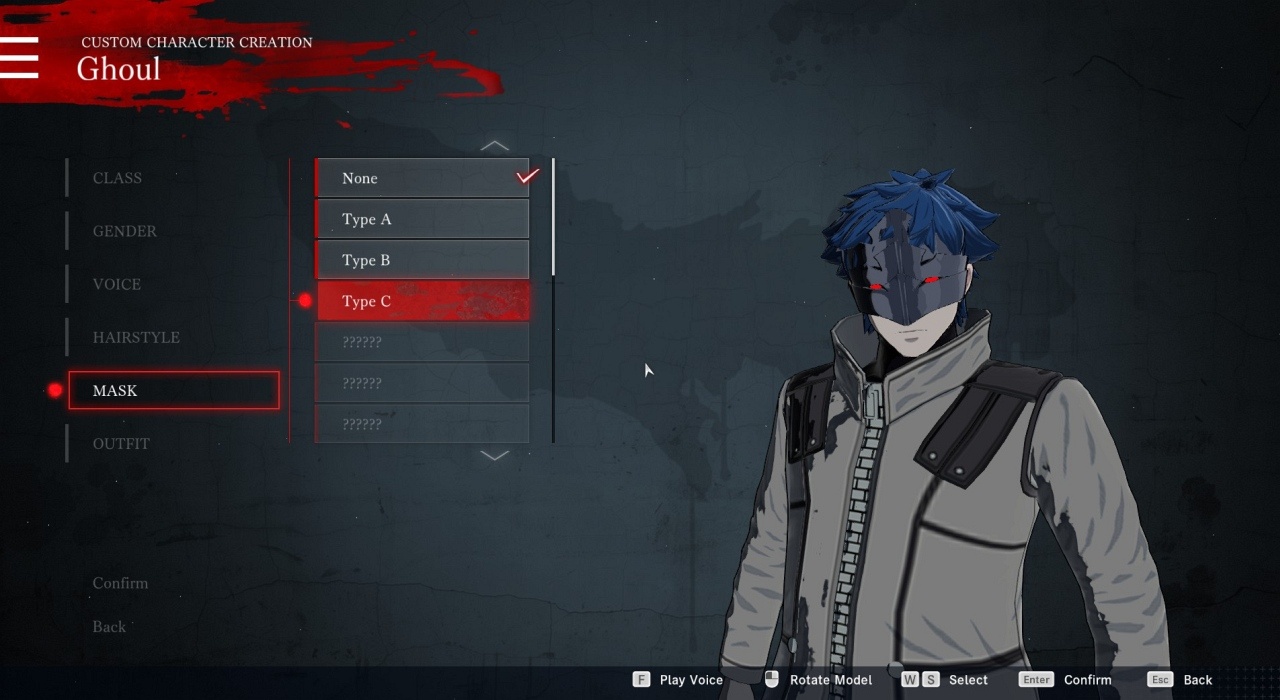Go back using the left Back option

tap(109, 627)
